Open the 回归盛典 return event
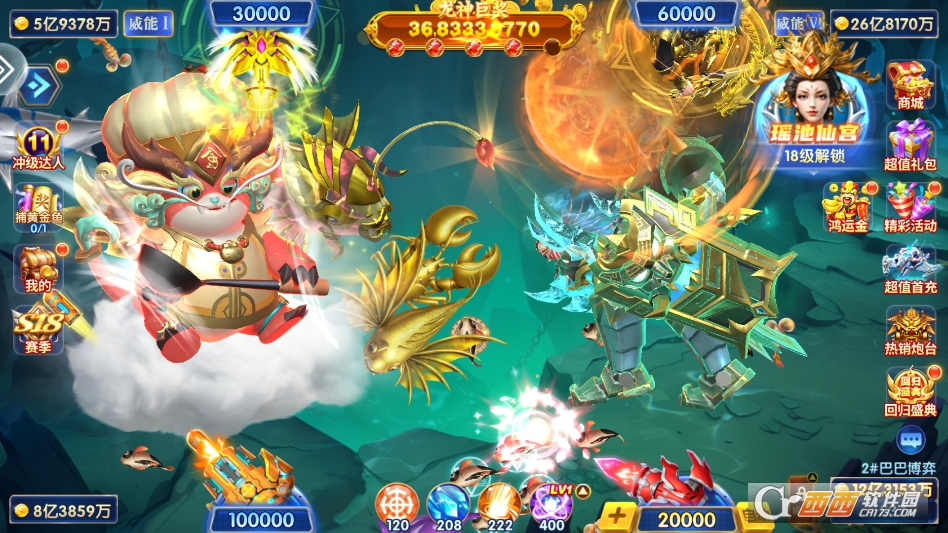Image resolution: width=948 pixels, height=533 pixels. tap(911, 391)
